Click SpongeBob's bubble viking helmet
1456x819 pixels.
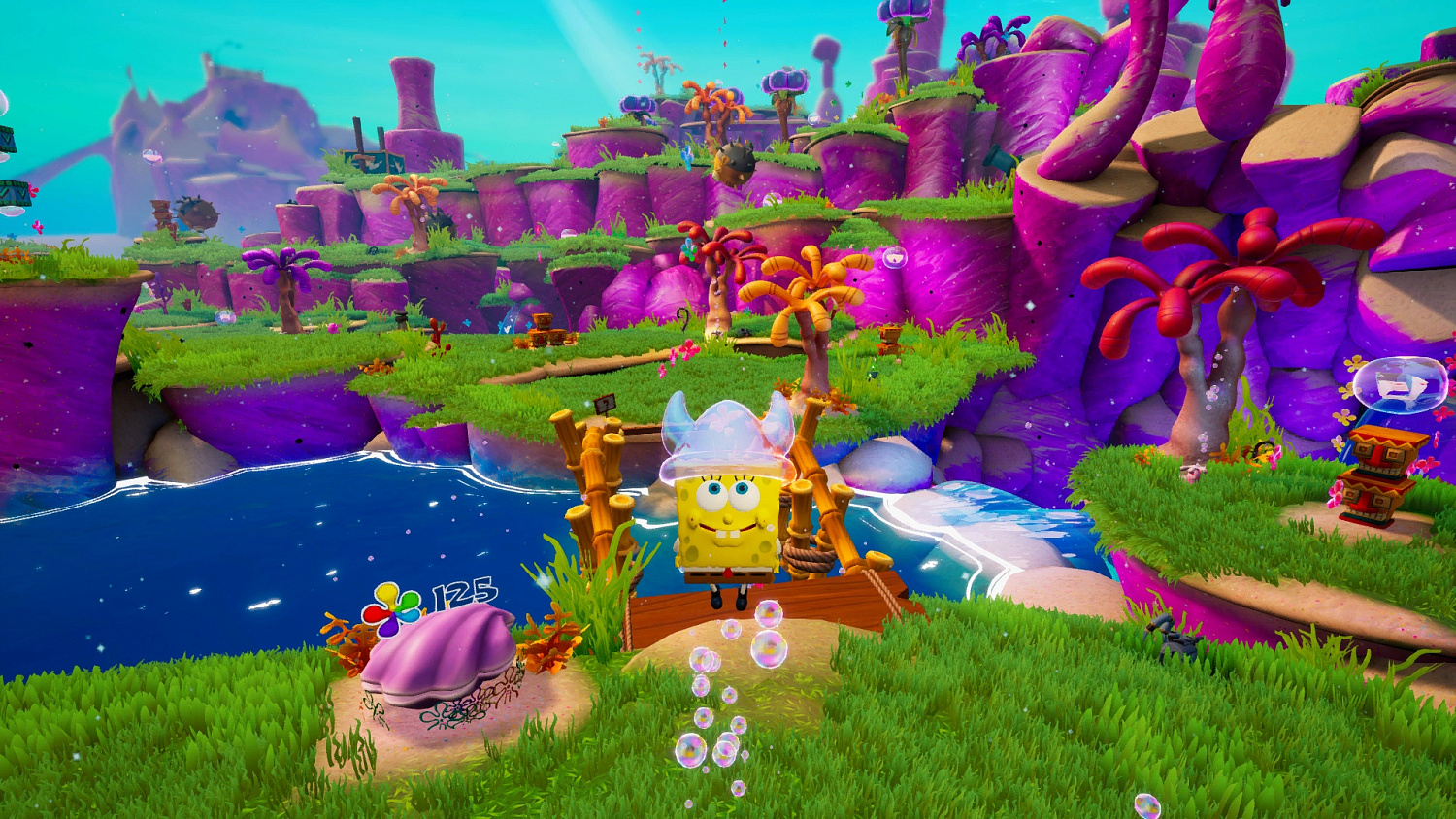pos(726,432)
